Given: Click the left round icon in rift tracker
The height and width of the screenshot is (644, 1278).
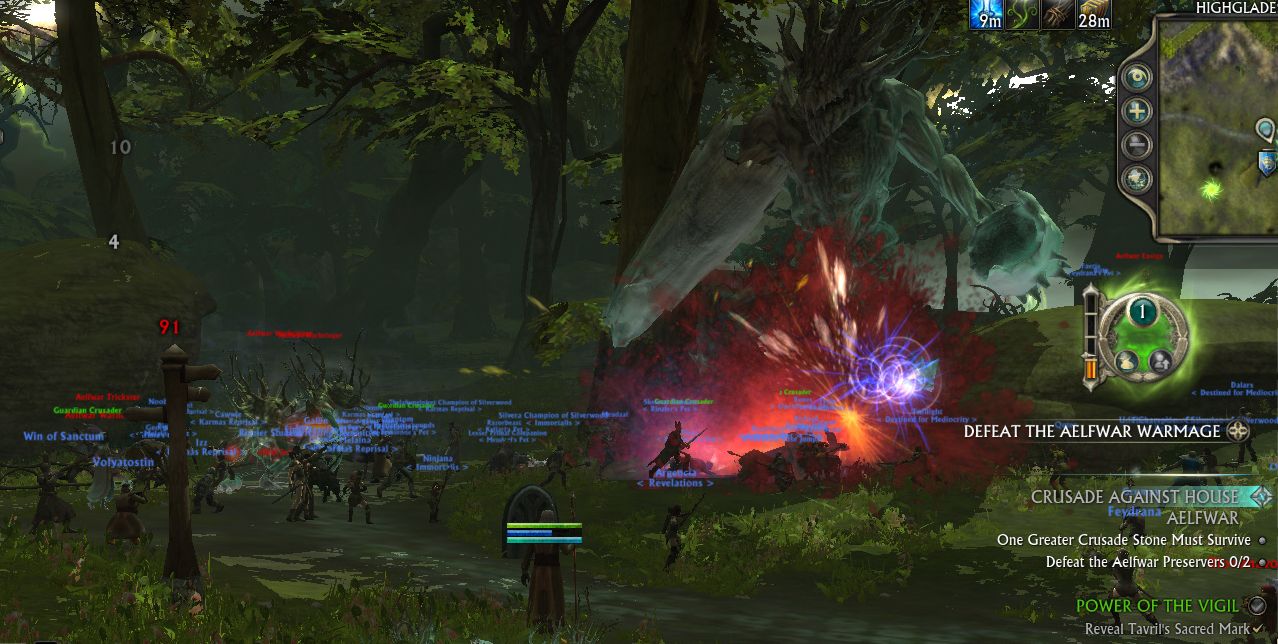Looking at the screenshot, I should pyautogui.click(x=1126, y=361).
